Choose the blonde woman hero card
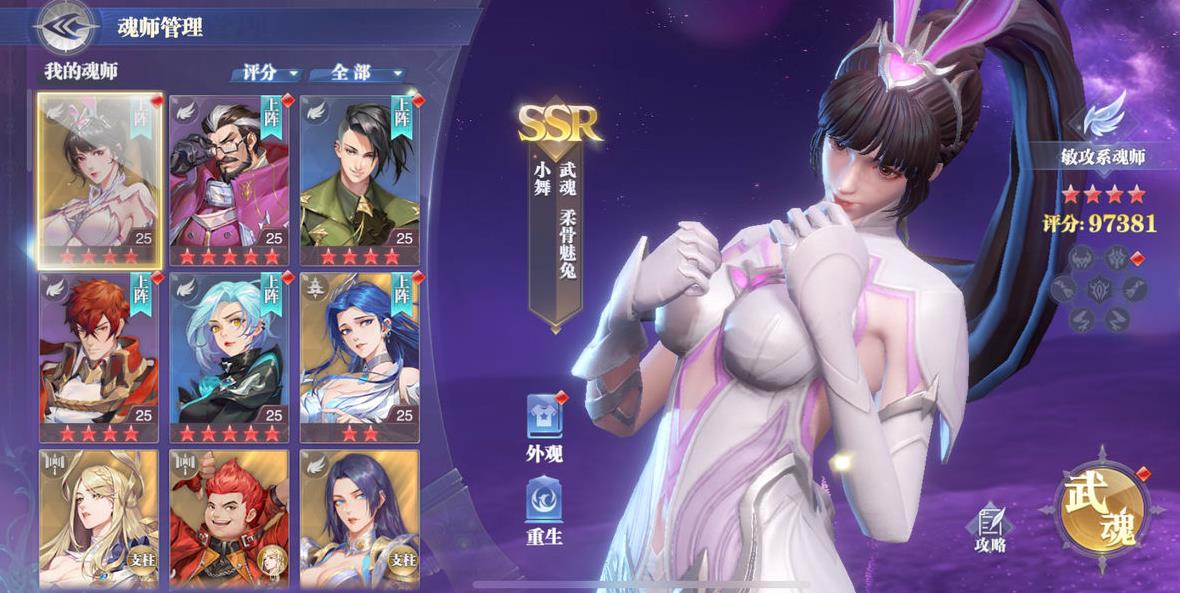The image size is (1180, 593). tap(99, 518)
